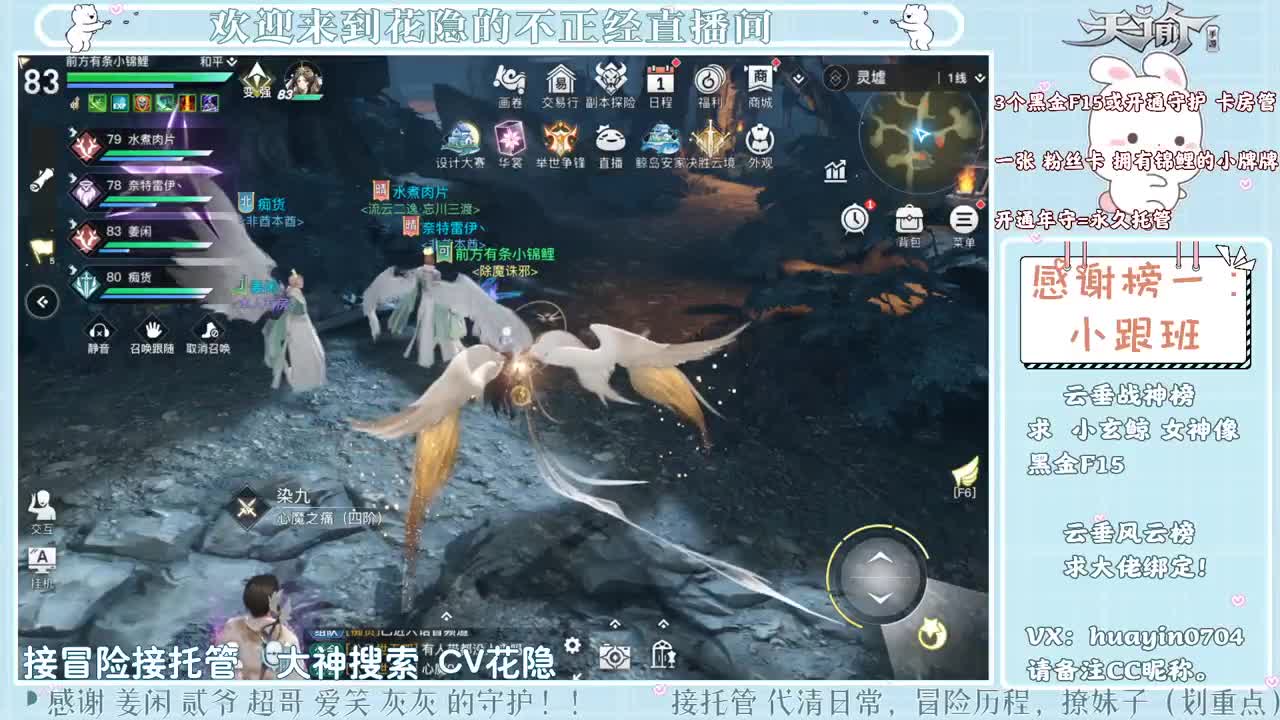This screenshot has height=720, width=1280.
Task: Open the 背包 backpack icon
Action: coord(908,220)
